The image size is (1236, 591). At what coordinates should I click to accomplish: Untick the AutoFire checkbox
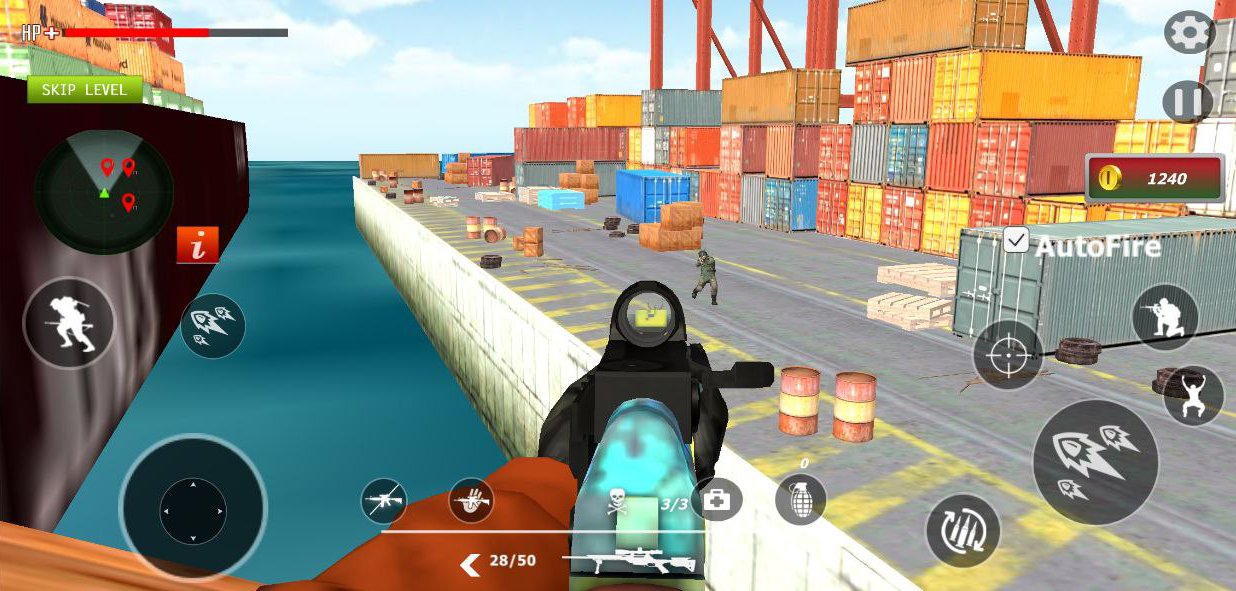pos(1016,240)
